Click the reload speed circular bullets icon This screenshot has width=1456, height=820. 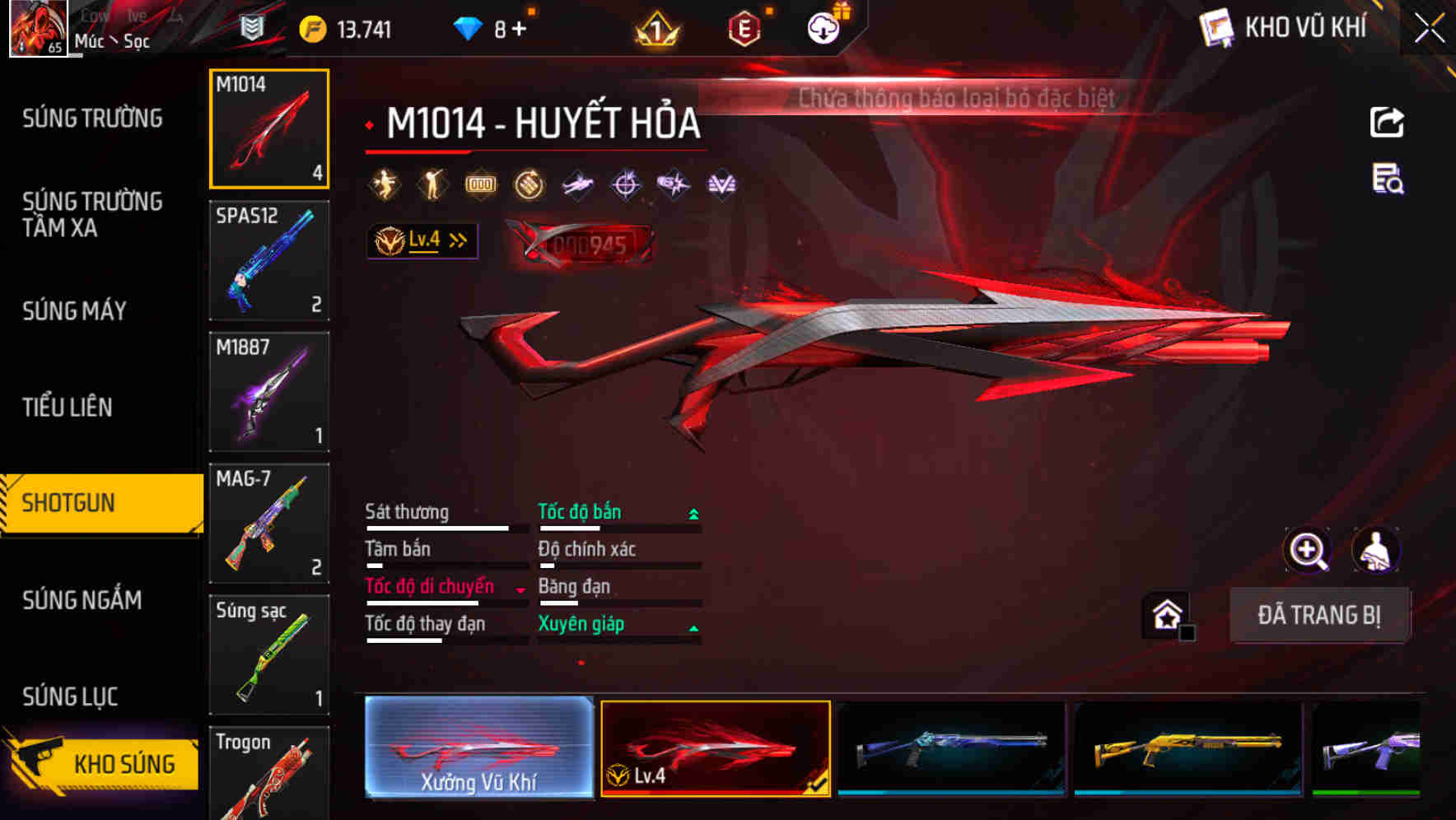528,183
